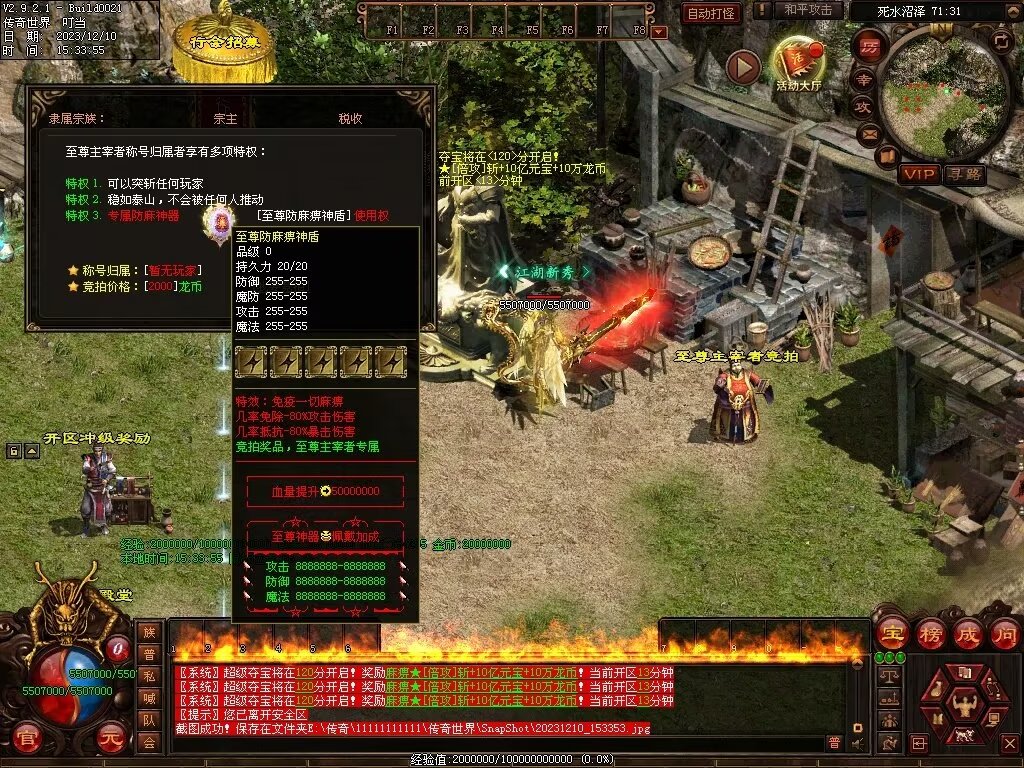This screenshot has width=1024, height=768.
Task: Open the VIP panel
Action: (x=918, y=174)
